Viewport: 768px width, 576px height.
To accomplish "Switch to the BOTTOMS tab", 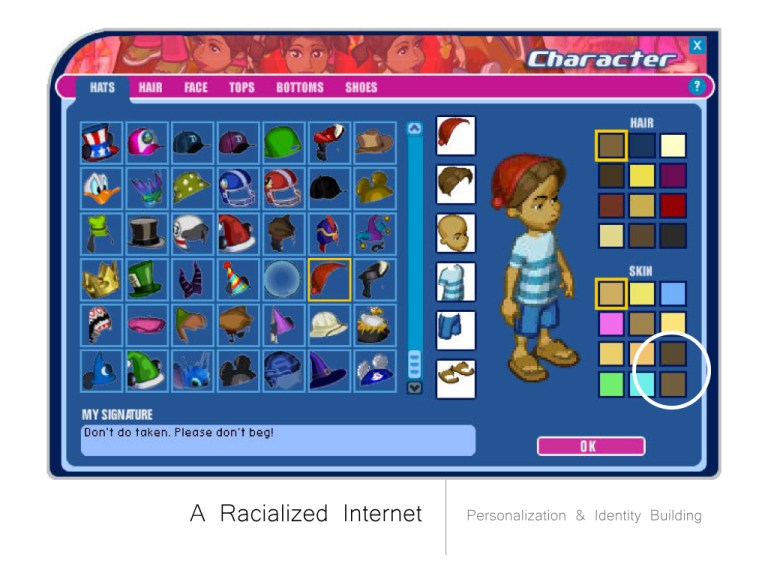I will coord(300,87).
